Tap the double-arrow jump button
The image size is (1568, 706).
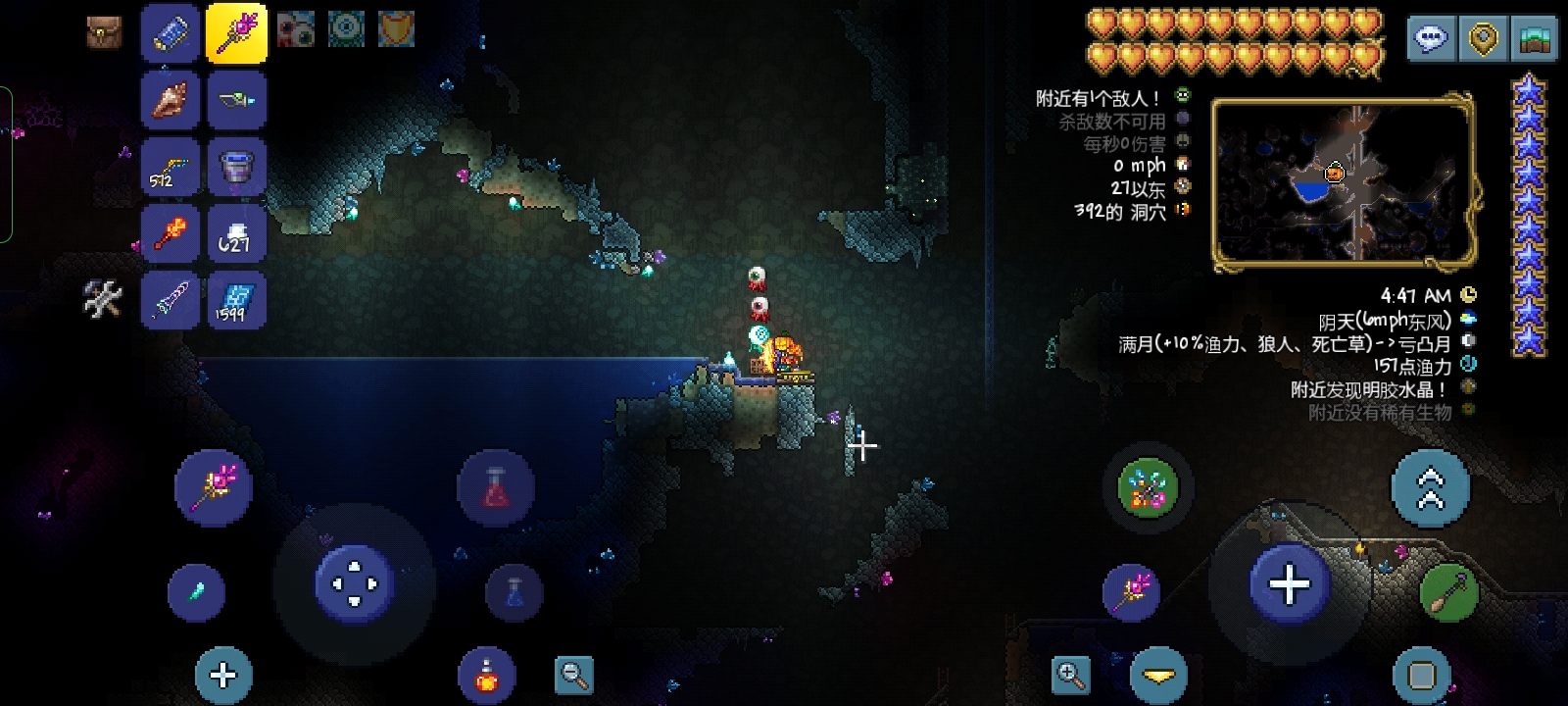(x=1430, y=488)
